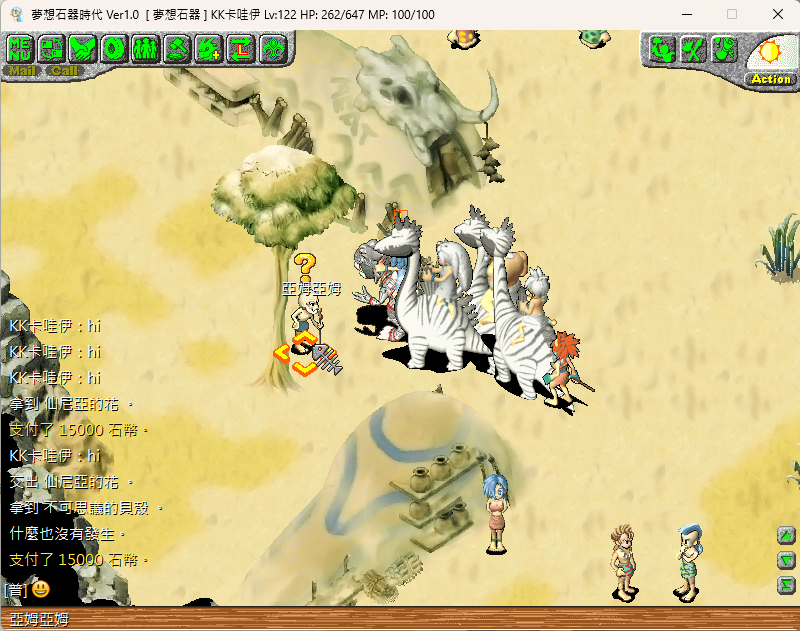Open the green MENU button

pyautogui.click(x=21, y=48)
